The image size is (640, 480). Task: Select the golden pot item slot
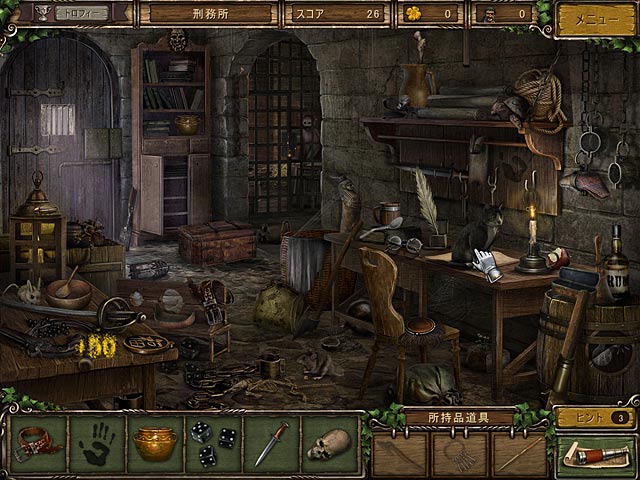(x=156, y=443)
